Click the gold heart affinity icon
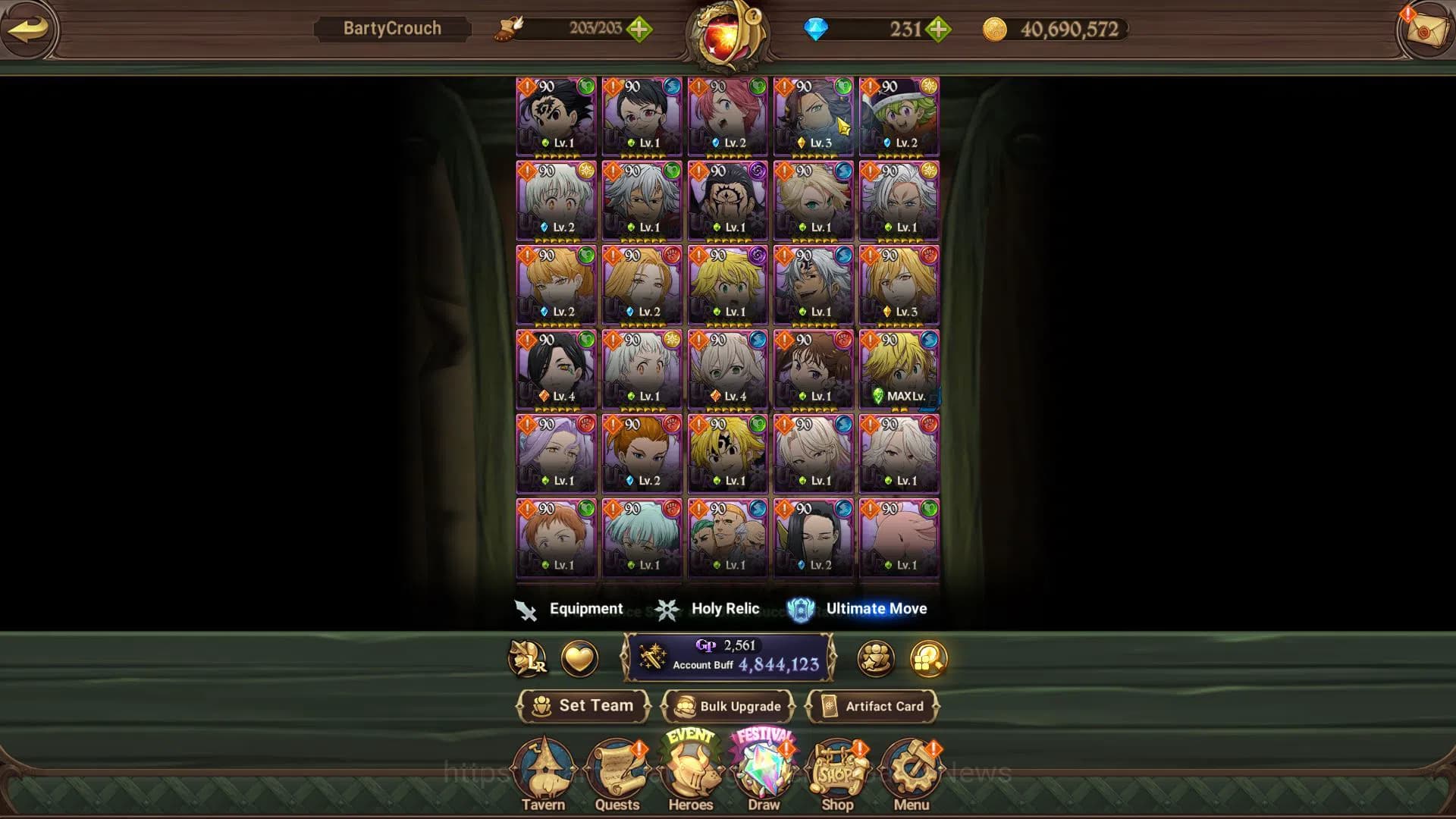 [579, 658]
